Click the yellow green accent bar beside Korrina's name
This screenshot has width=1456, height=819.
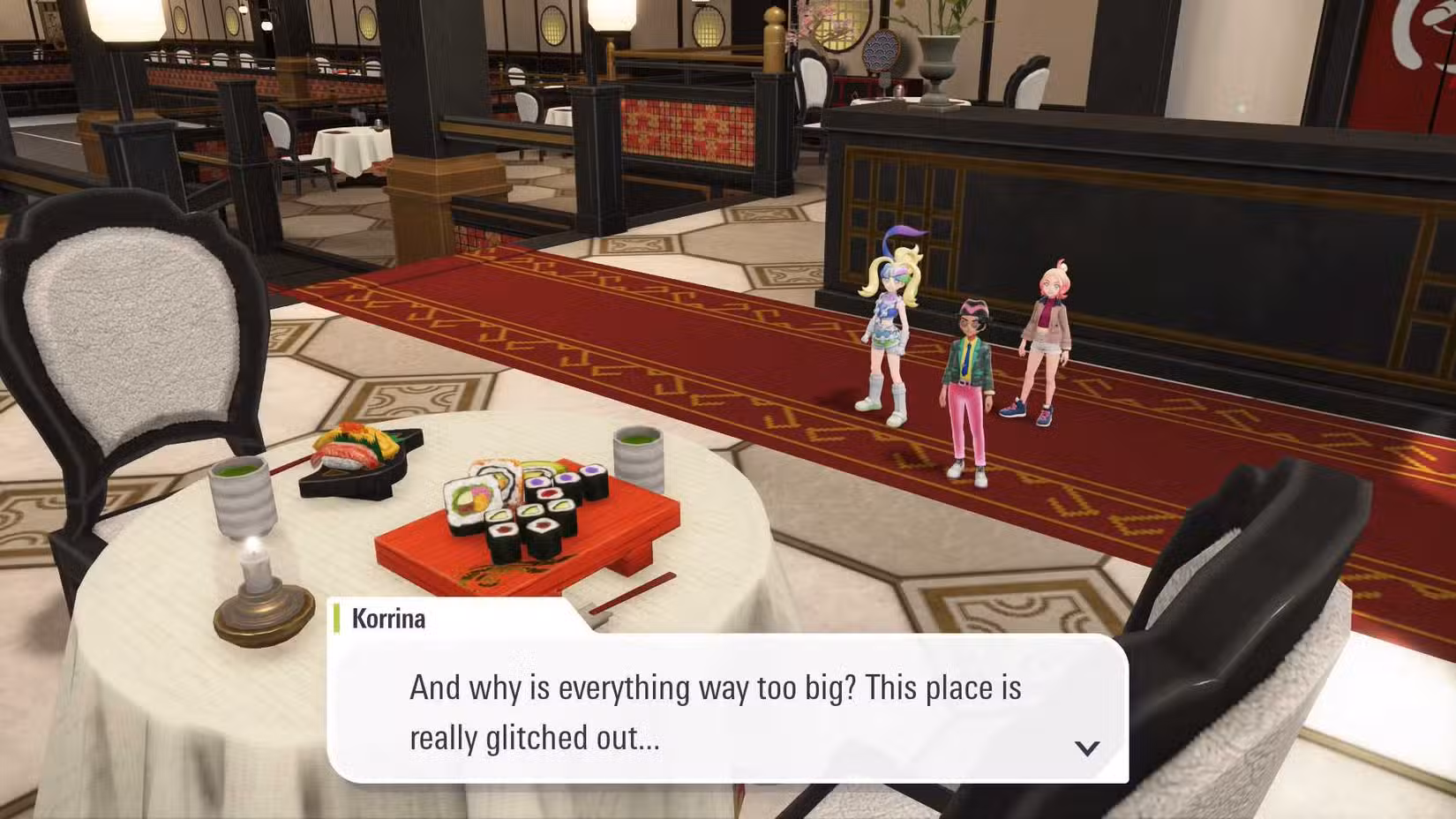(x=340, y=619)
